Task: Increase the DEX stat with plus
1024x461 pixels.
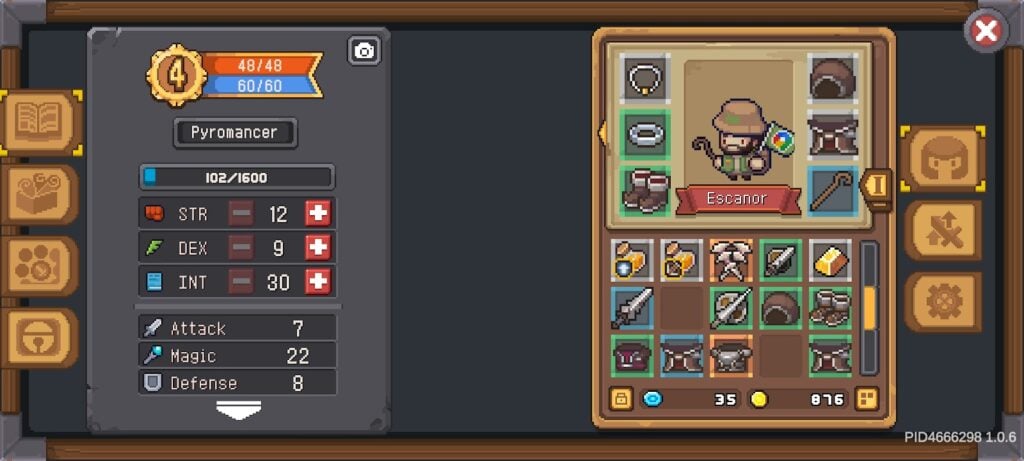Action: tap(318, 248)
